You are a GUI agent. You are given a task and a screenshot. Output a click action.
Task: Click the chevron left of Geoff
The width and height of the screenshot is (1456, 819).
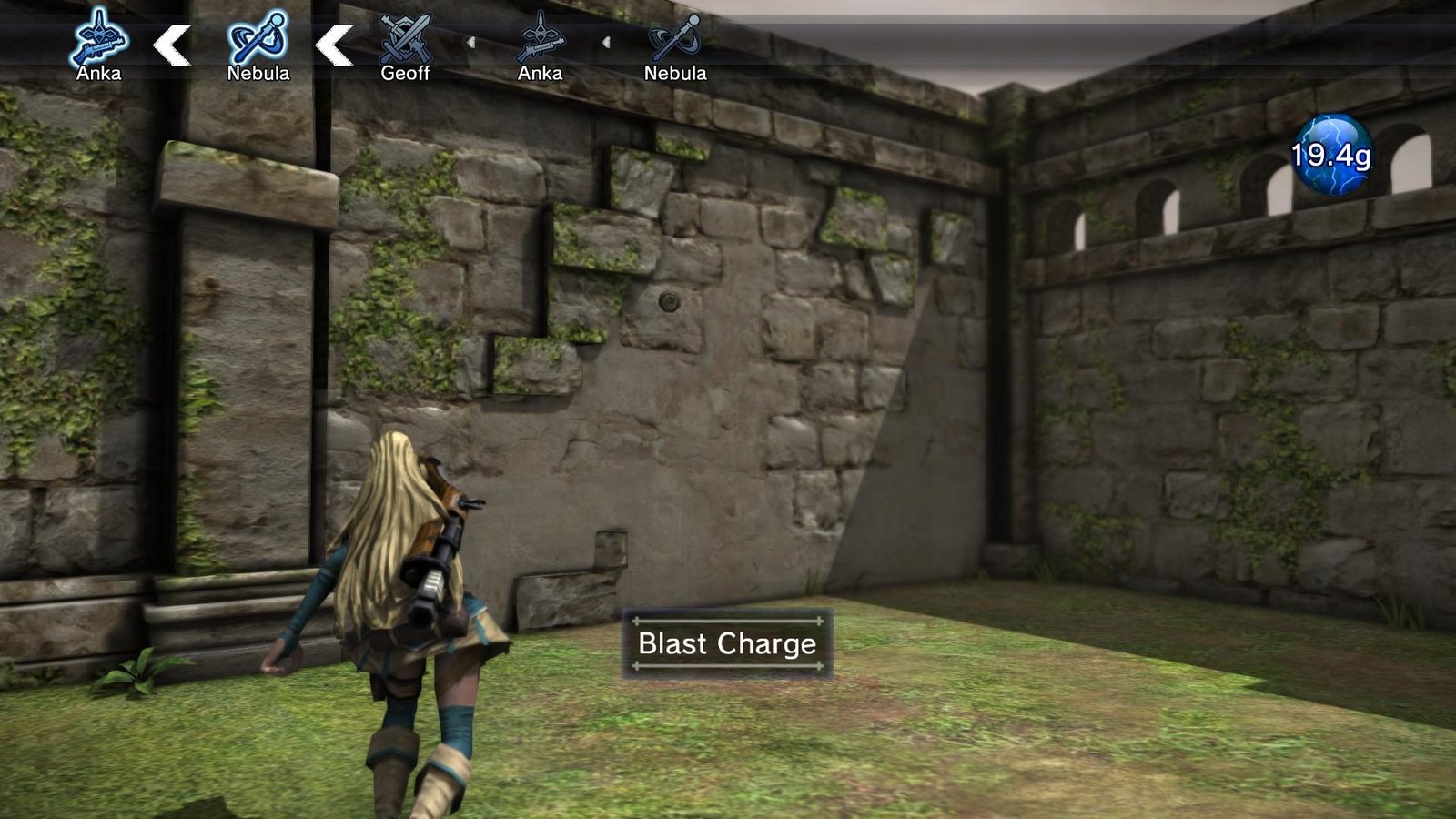pos(332,43)
